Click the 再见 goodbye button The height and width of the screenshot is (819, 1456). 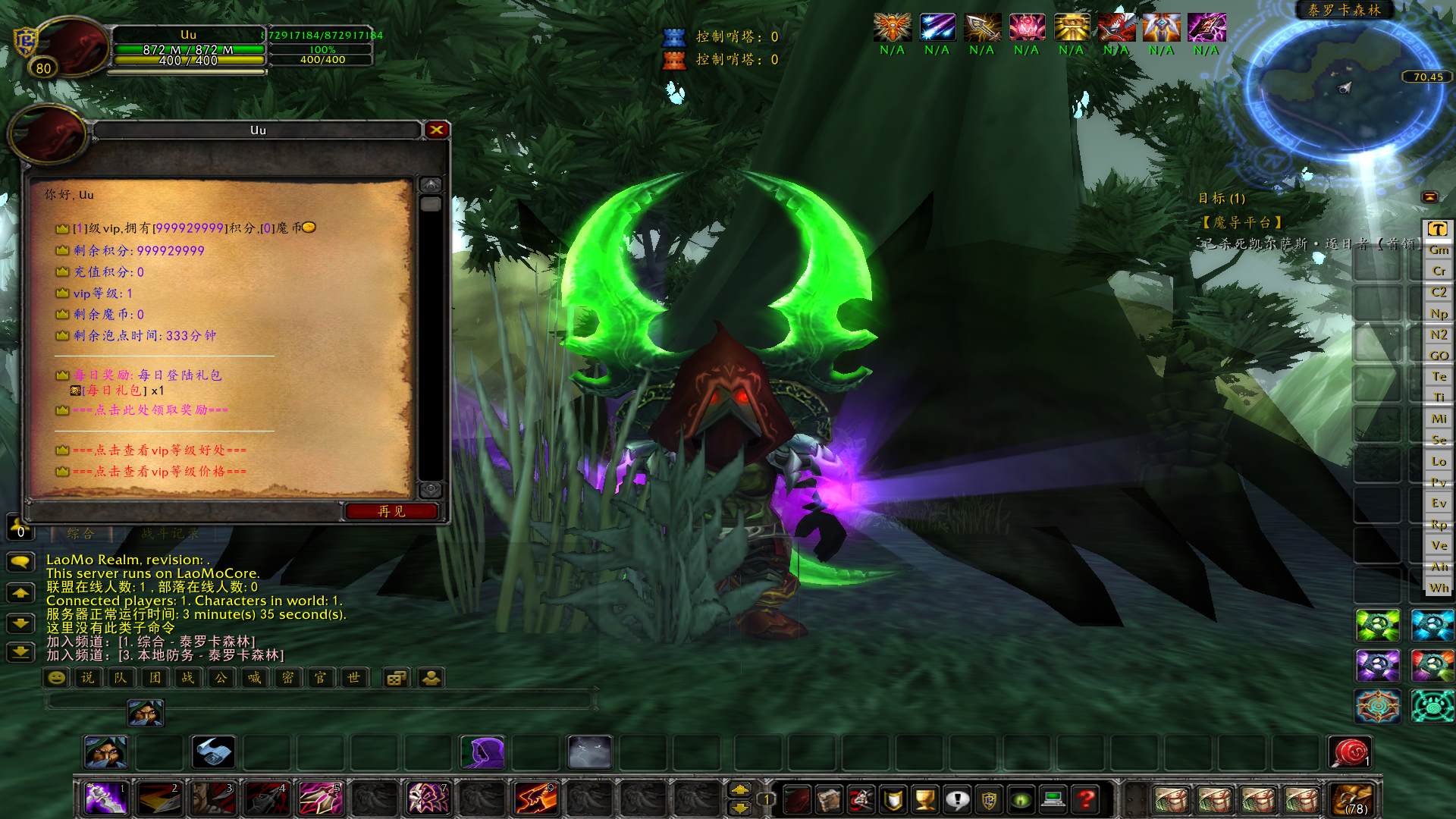pyautogui.click(x=391, y=511)
